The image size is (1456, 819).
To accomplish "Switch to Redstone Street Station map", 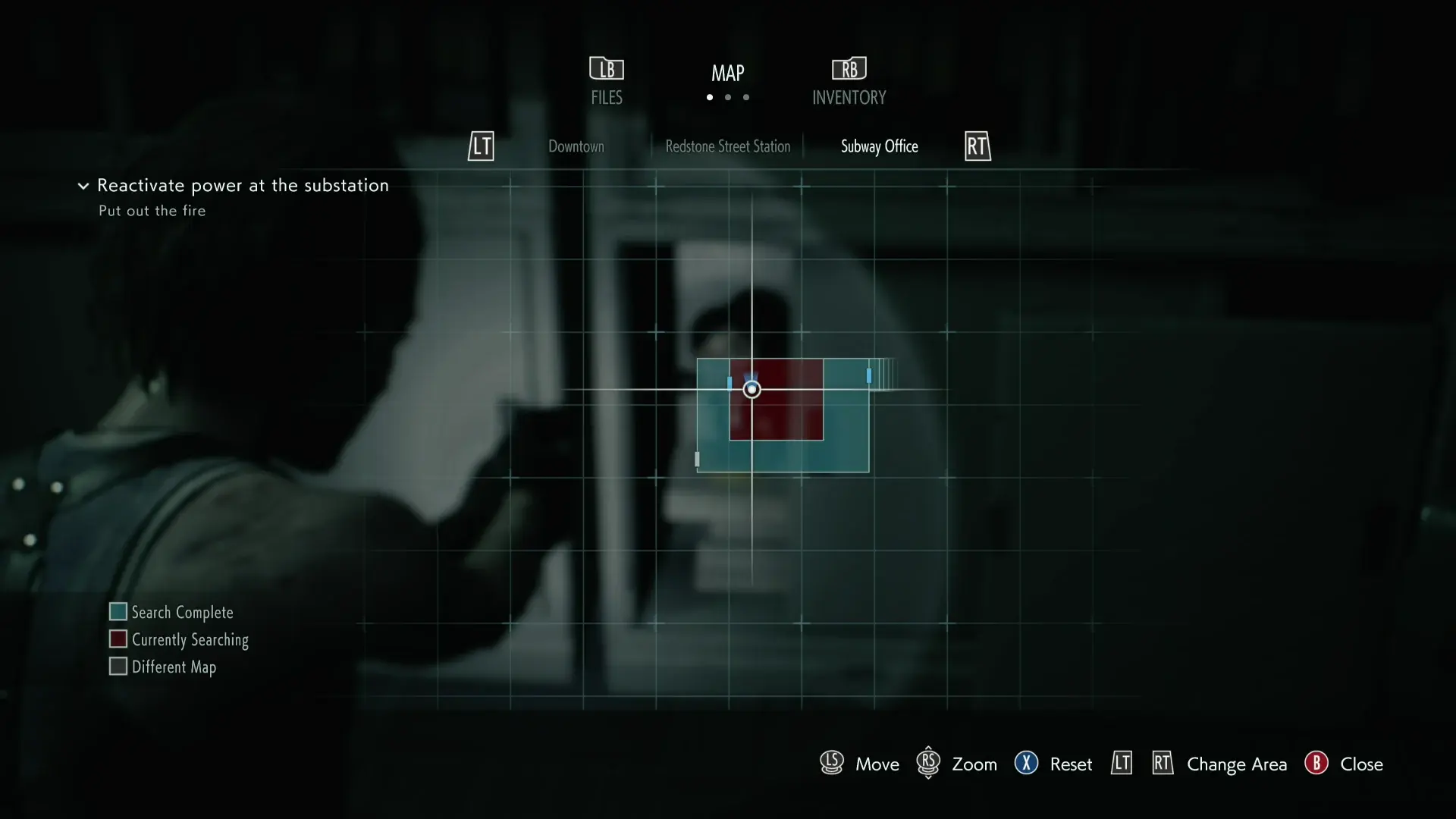I will (727, 146).
